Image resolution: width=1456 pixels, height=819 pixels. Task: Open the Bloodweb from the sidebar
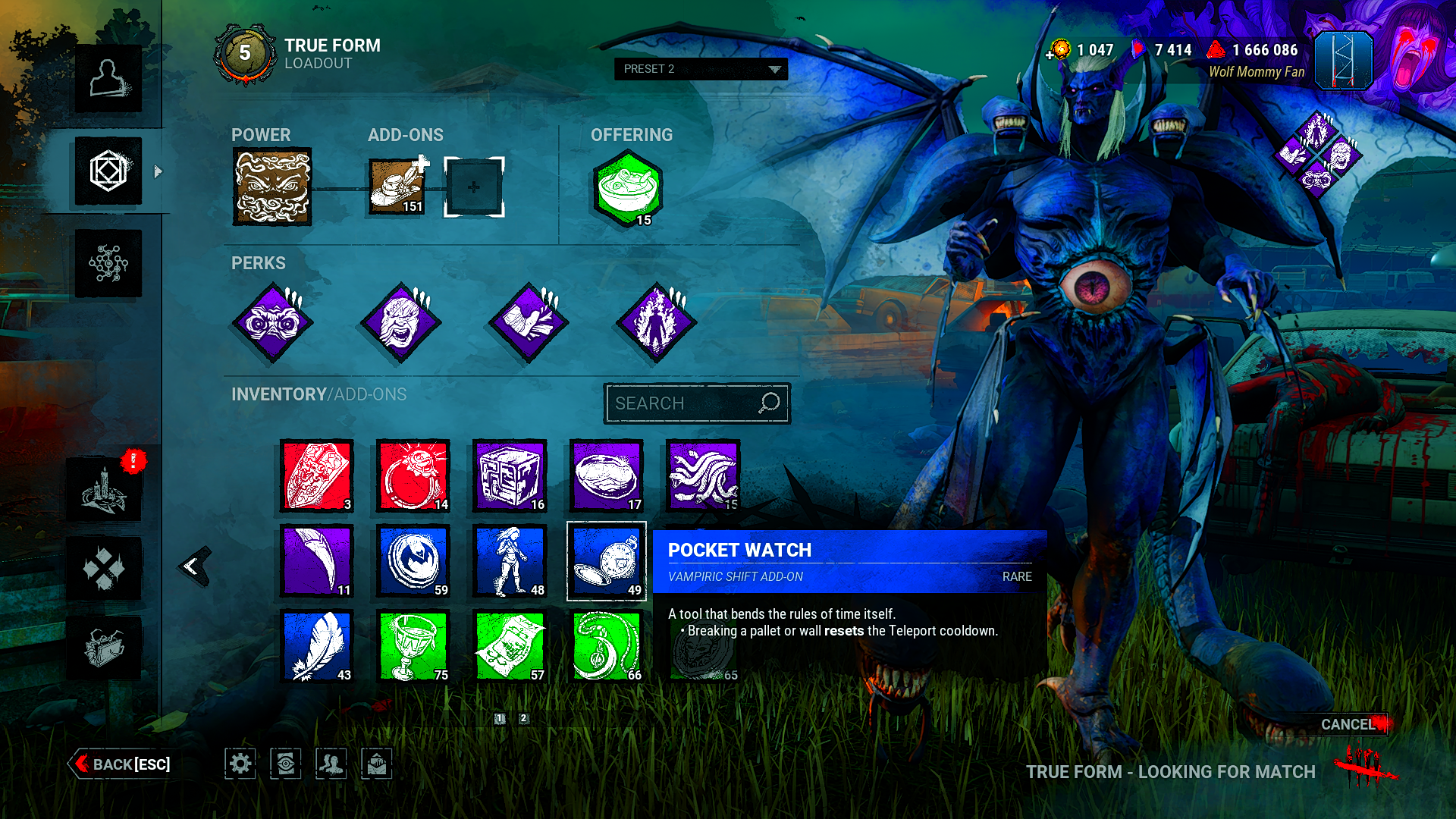[x=108, y=263]
